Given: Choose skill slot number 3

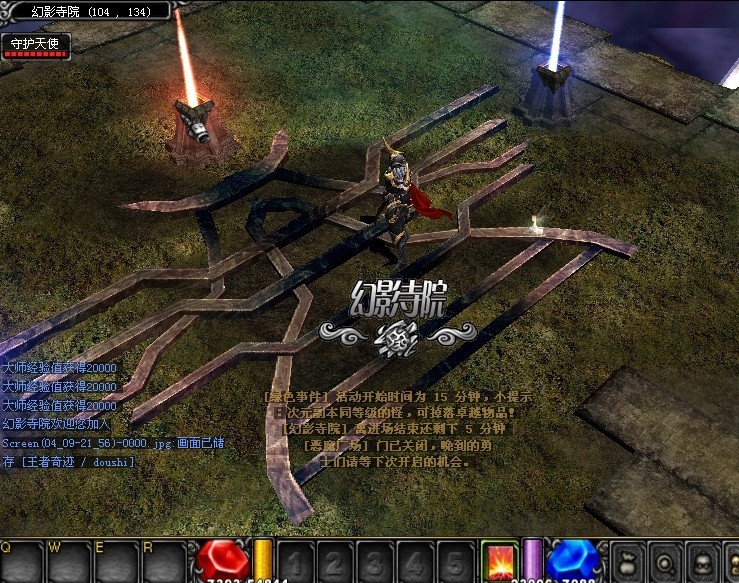Looking at the screenshot, I should [x=375, y=562].
